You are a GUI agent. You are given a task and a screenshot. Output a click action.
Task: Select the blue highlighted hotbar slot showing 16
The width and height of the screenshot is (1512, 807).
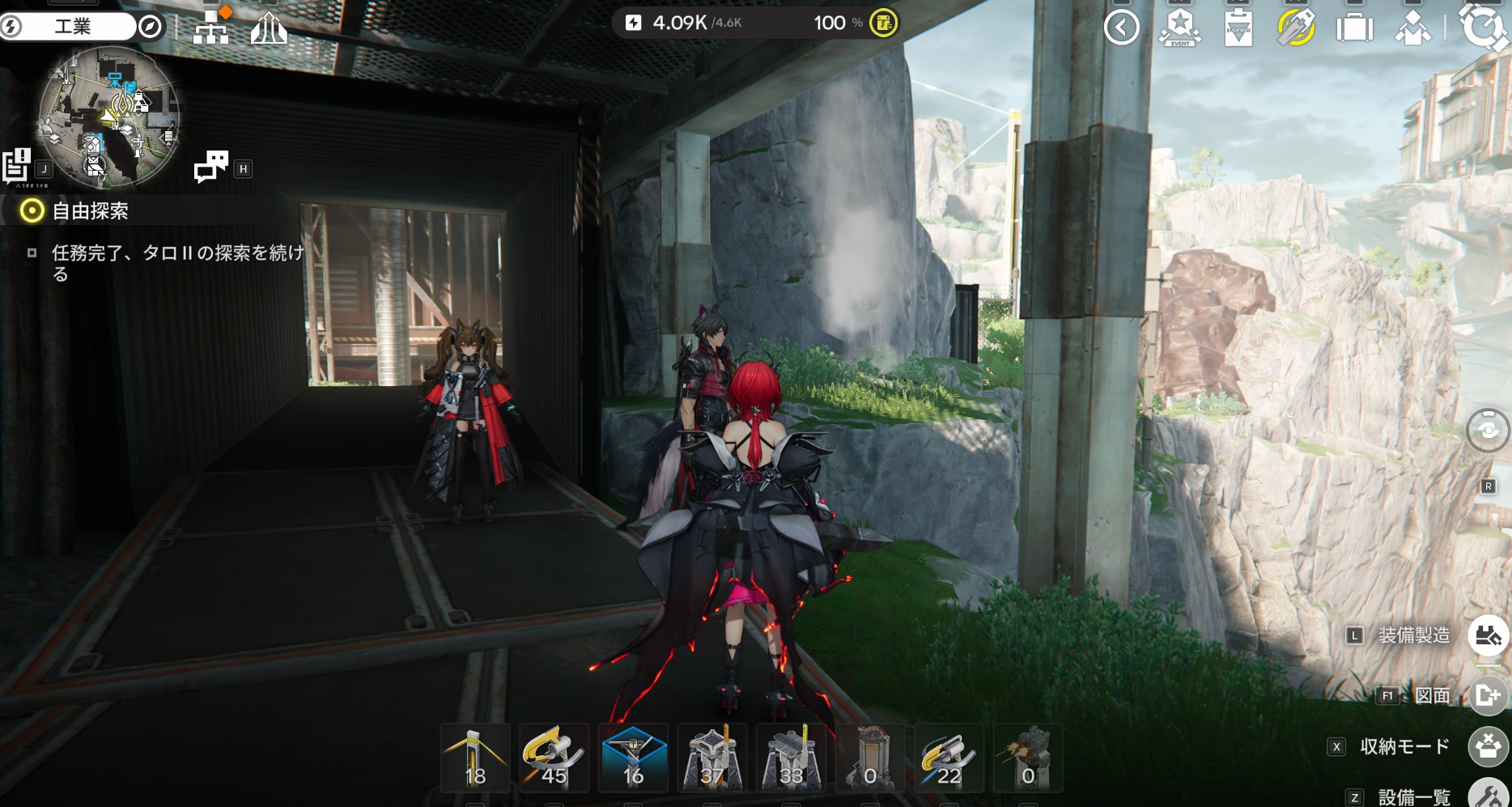633,758
